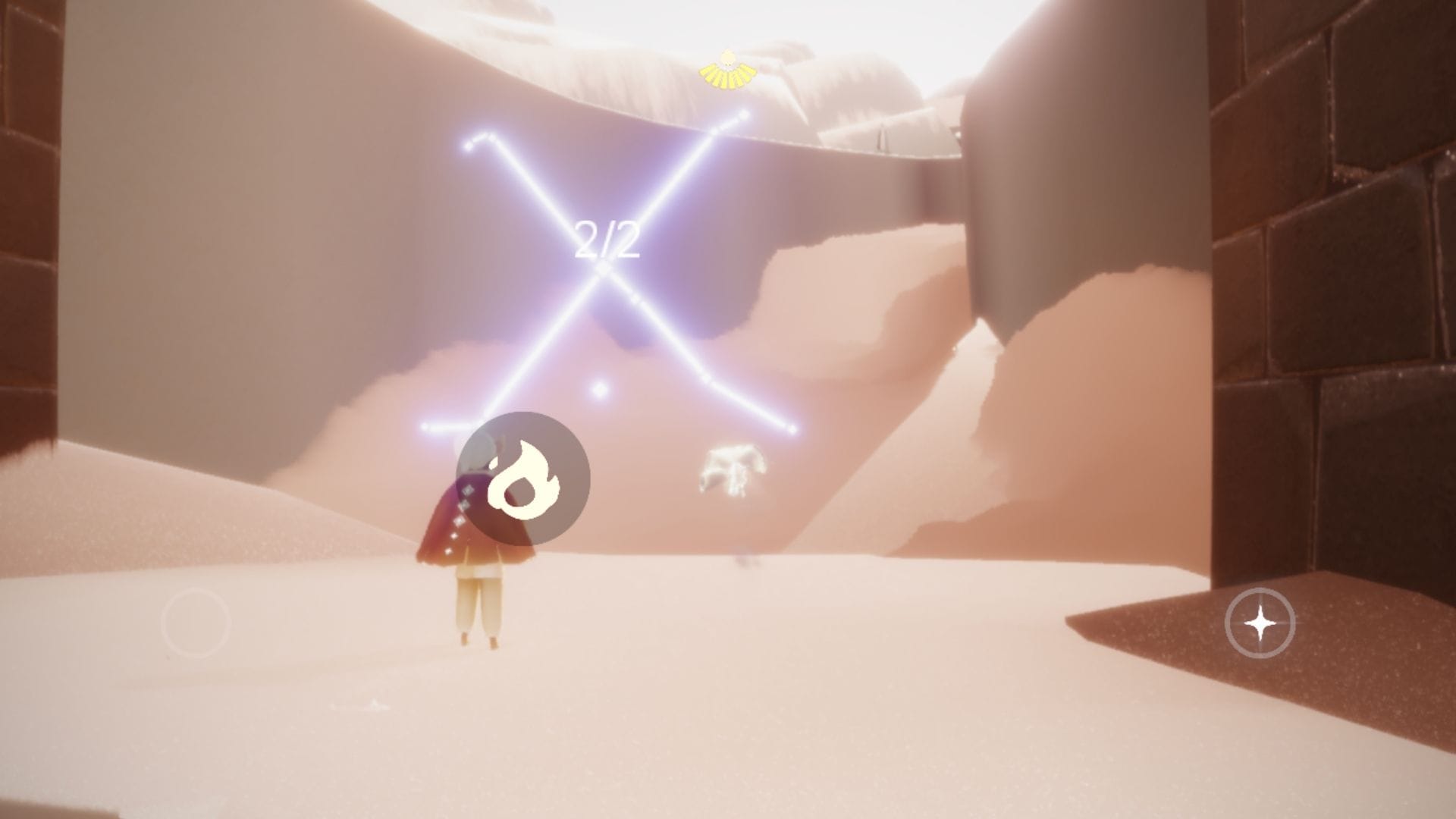Viewport: 1456px width, 819px height.
Task: Tap the golden cape energy icon
Action: [x=727, y=67]
